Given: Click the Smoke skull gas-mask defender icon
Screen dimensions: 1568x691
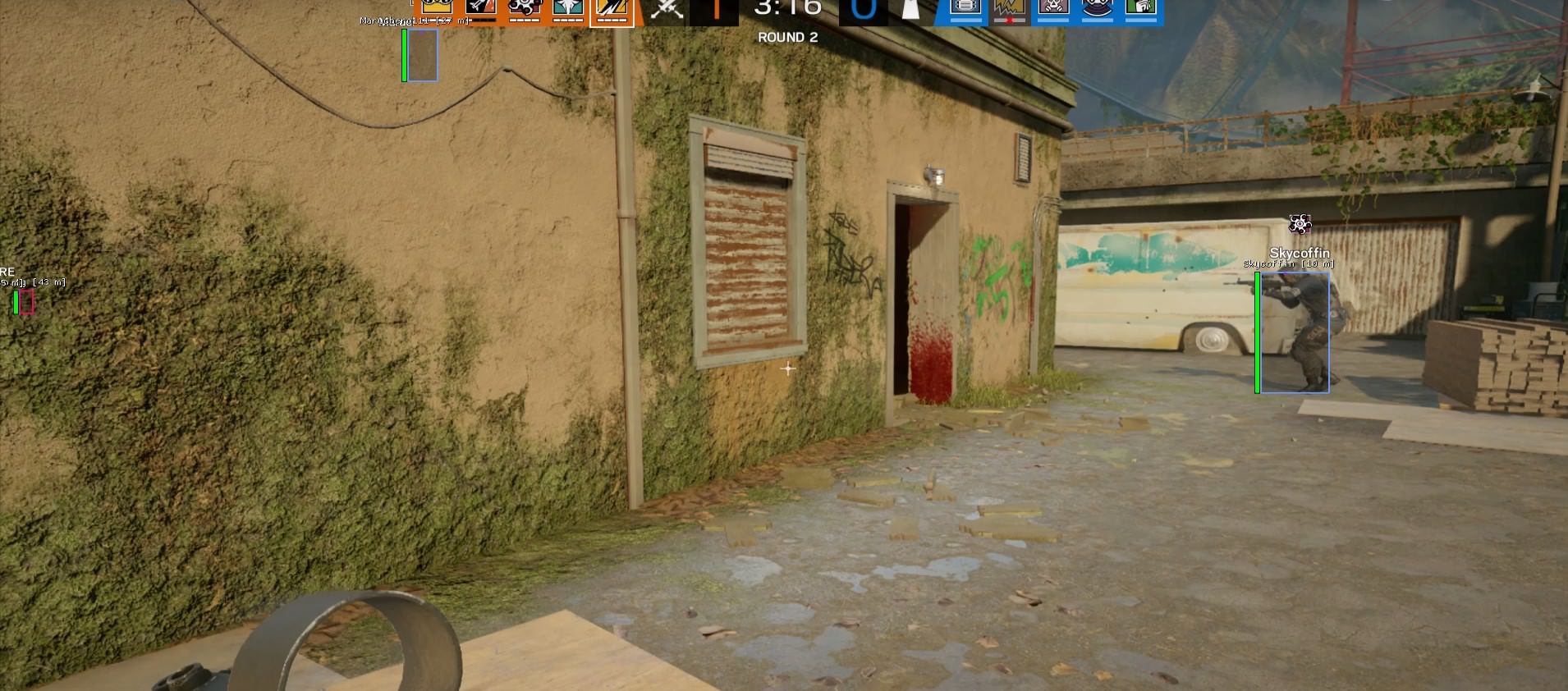Looking at the screenshot, I should point(1053,10).
